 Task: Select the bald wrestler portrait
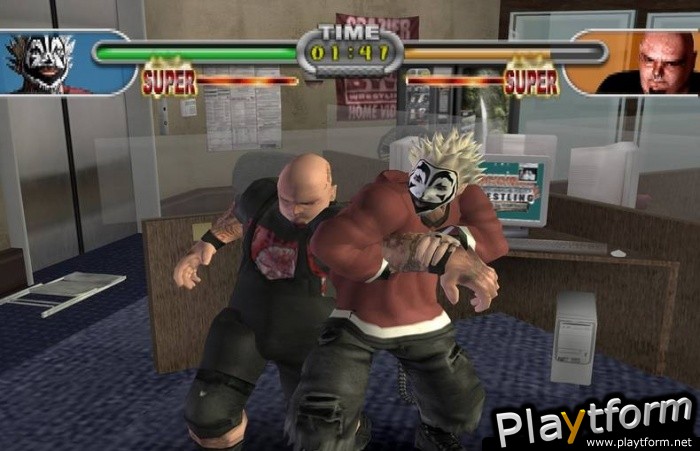[x=651, y=64]
